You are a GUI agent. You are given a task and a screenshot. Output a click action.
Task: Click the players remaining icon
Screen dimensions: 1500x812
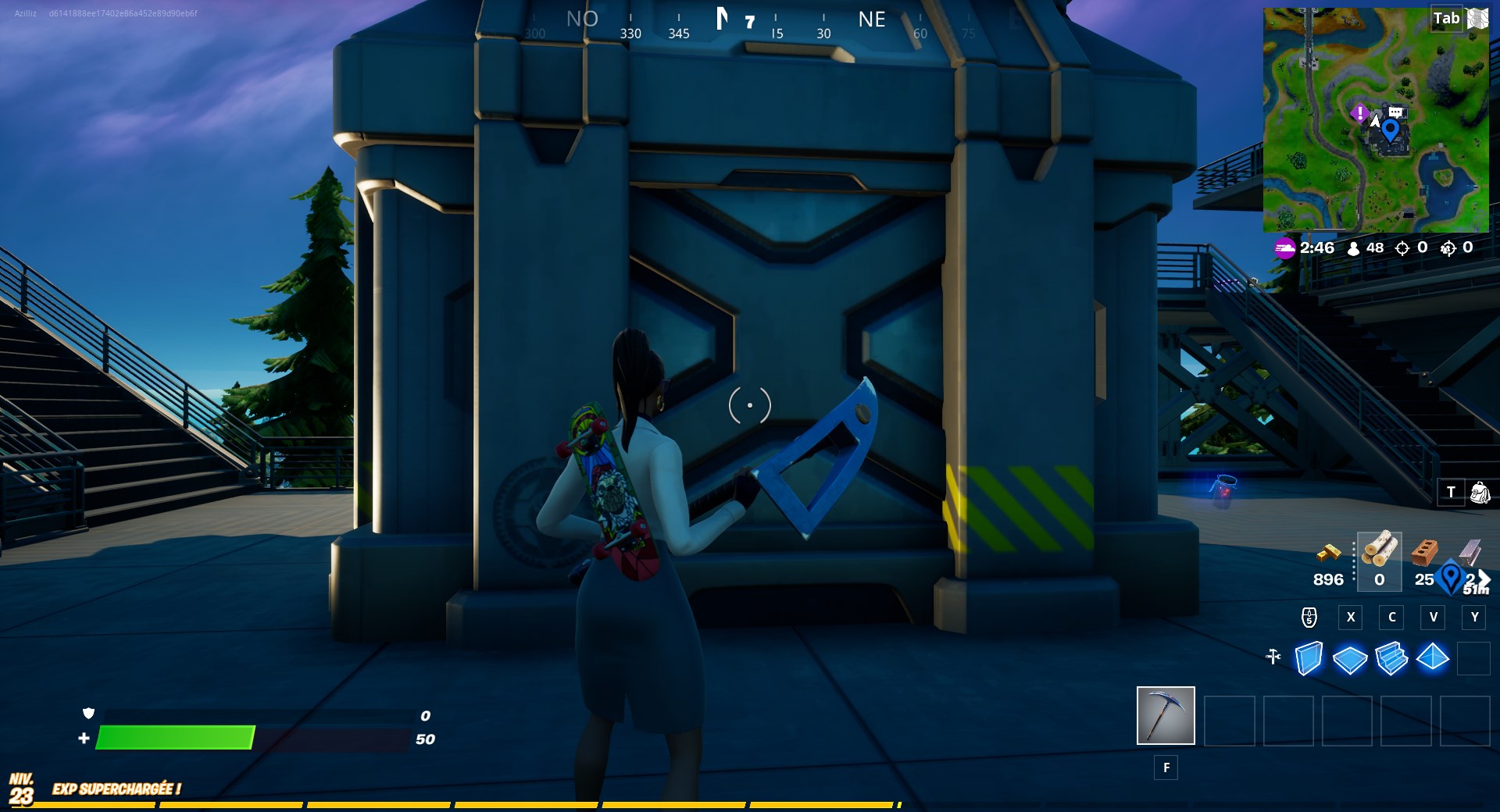[x=1352, y=248]
